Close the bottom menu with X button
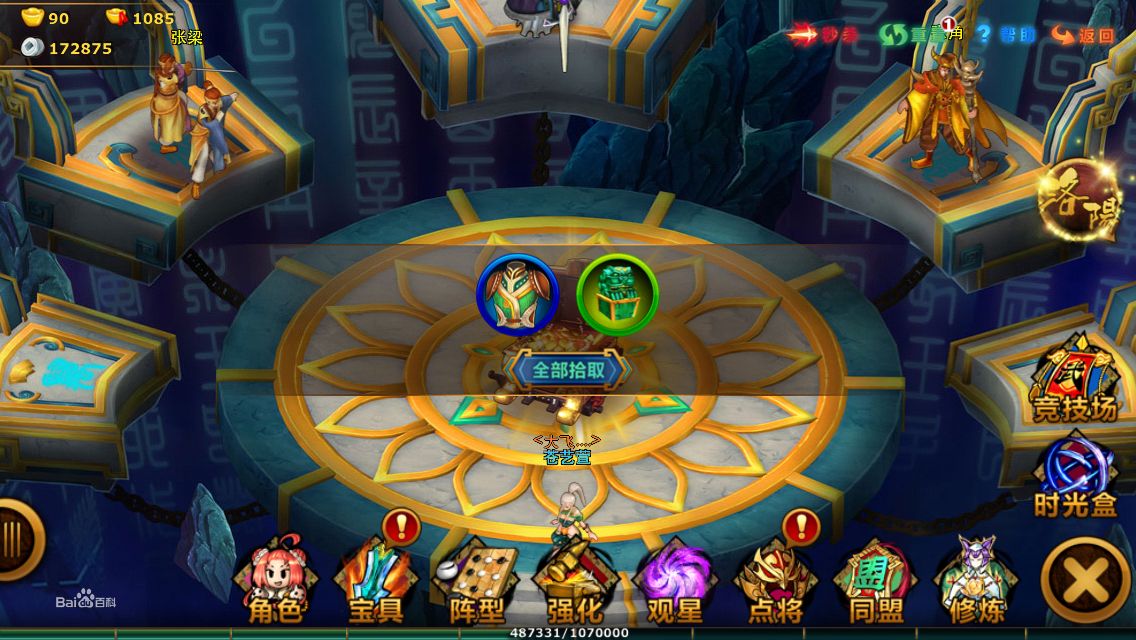 tap(1086, 580)
